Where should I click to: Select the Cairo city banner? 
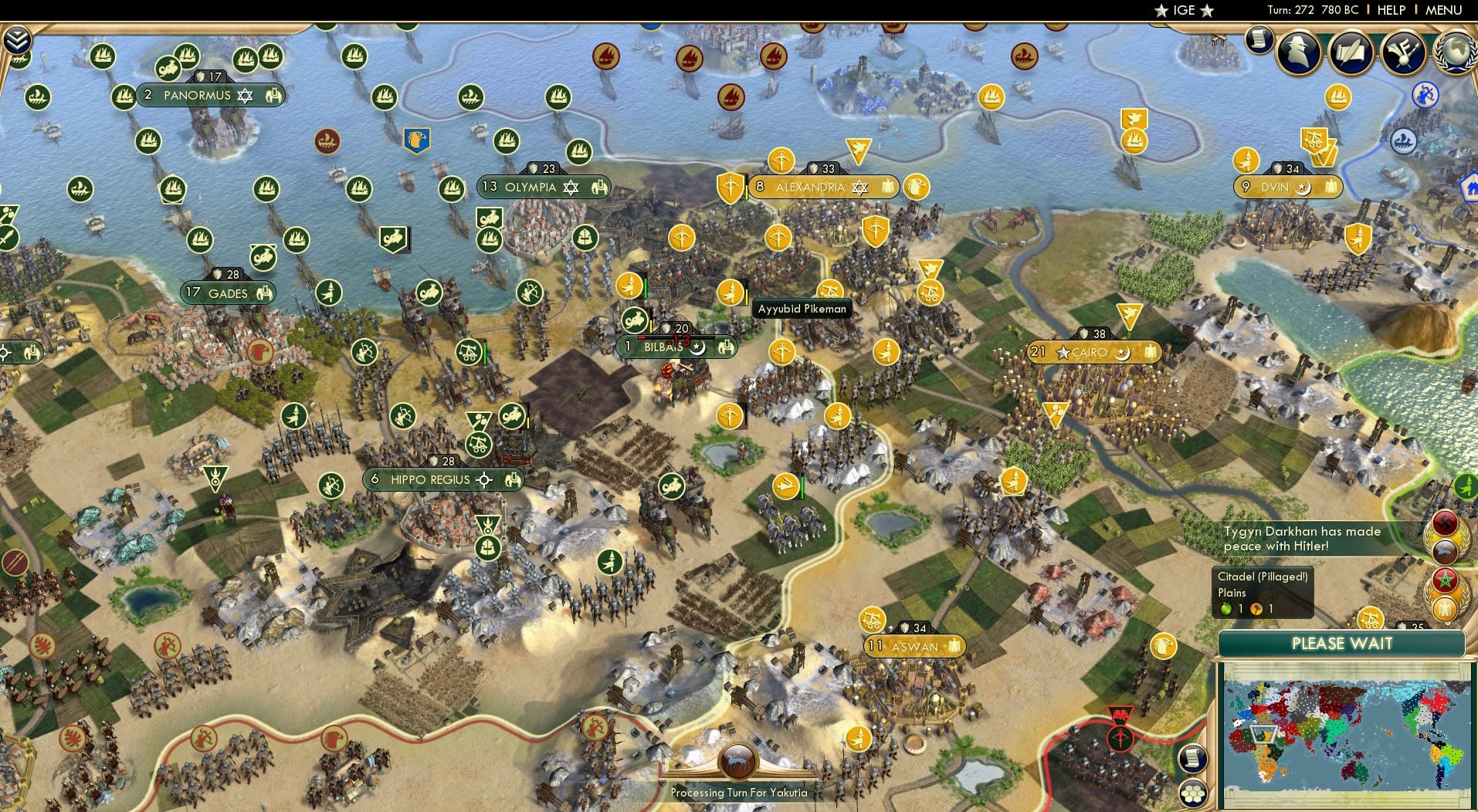coord(1093,352)
